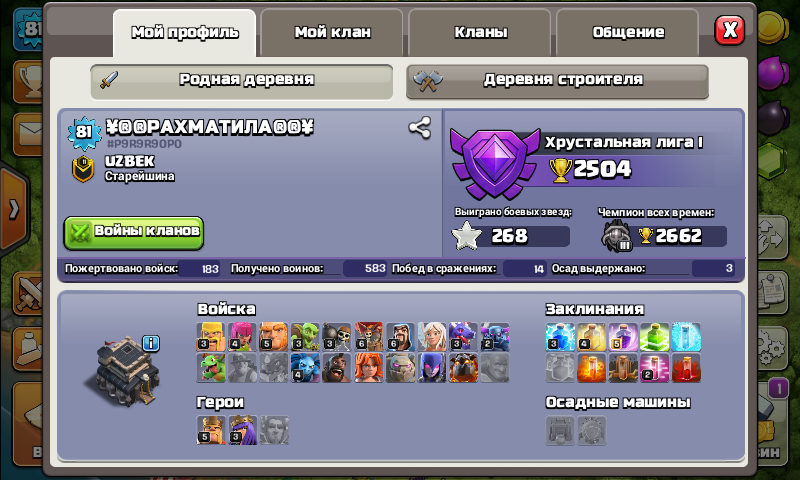Screen dimensions: 800x480
Task: Open the Войны кланов button
Action: [x=134, y=231]
